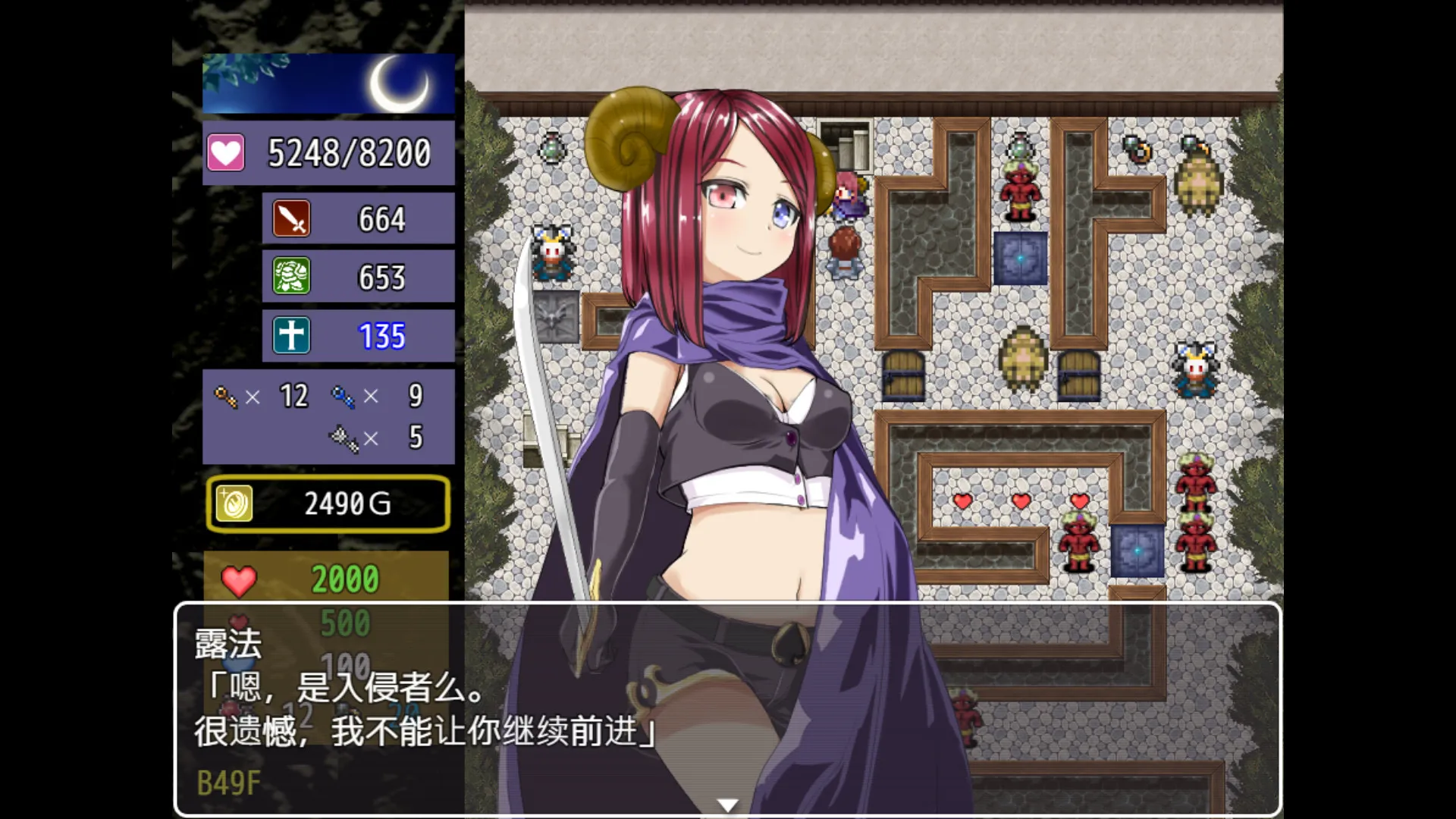Toggle the crescent moon time indicator
The image size is (1456, 819).
400,82
